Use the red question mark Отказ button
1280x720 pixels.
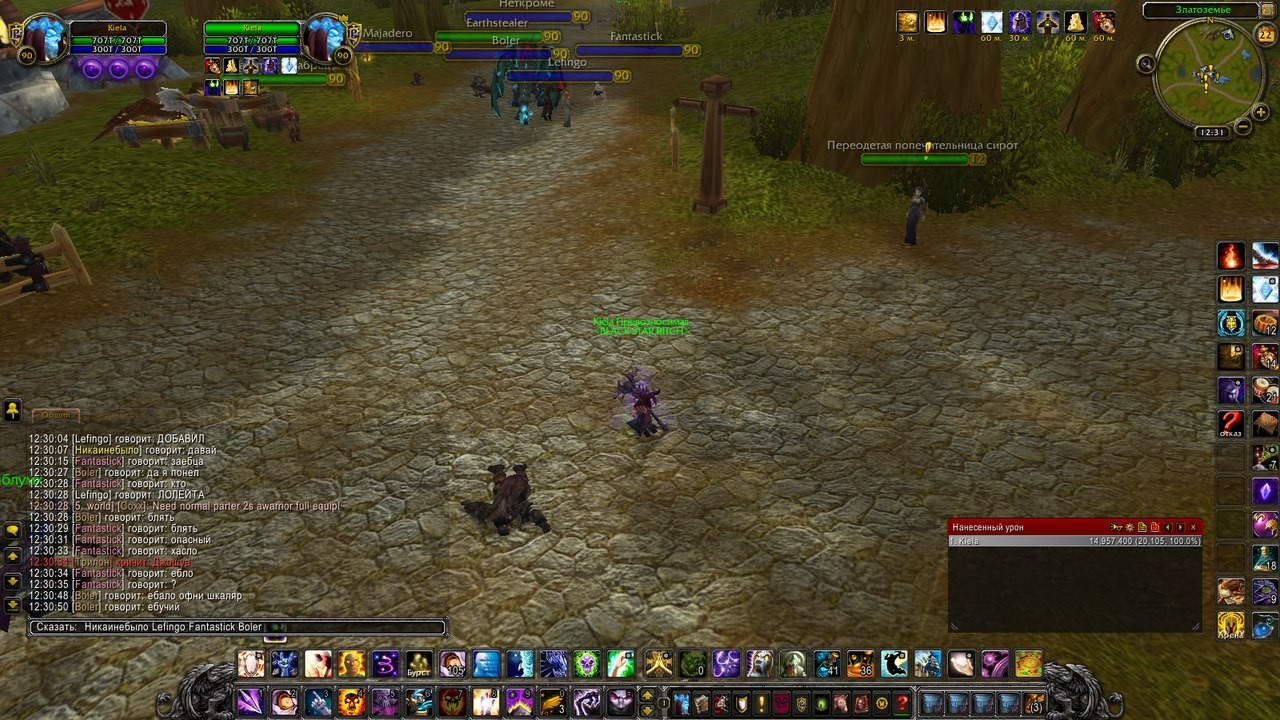(x=1231, y=424)
